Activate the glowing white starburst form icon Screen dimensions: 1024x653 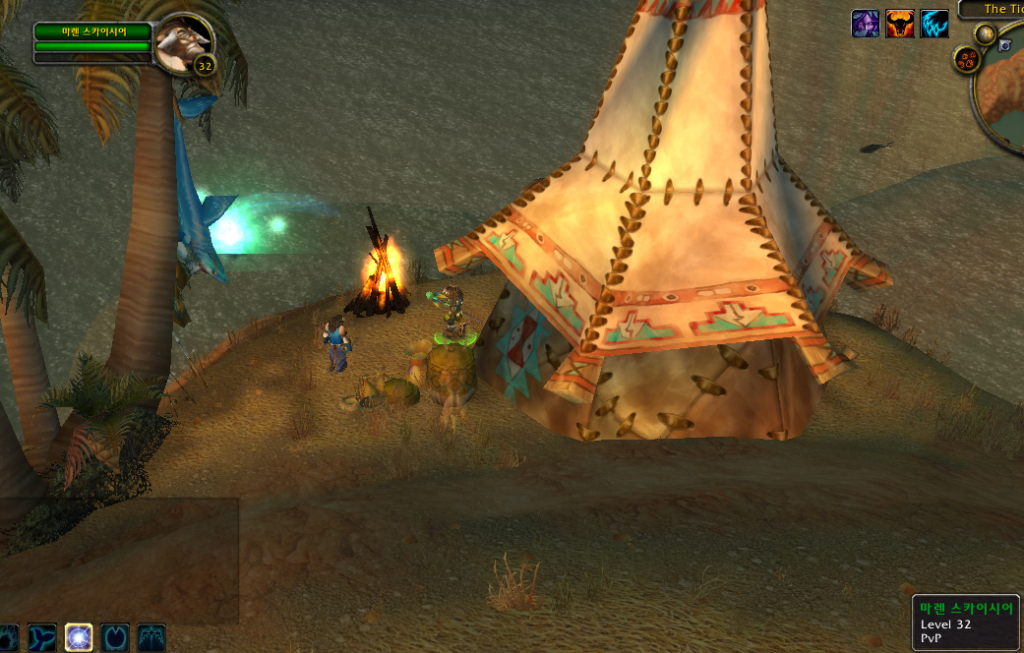click(79, 636)
